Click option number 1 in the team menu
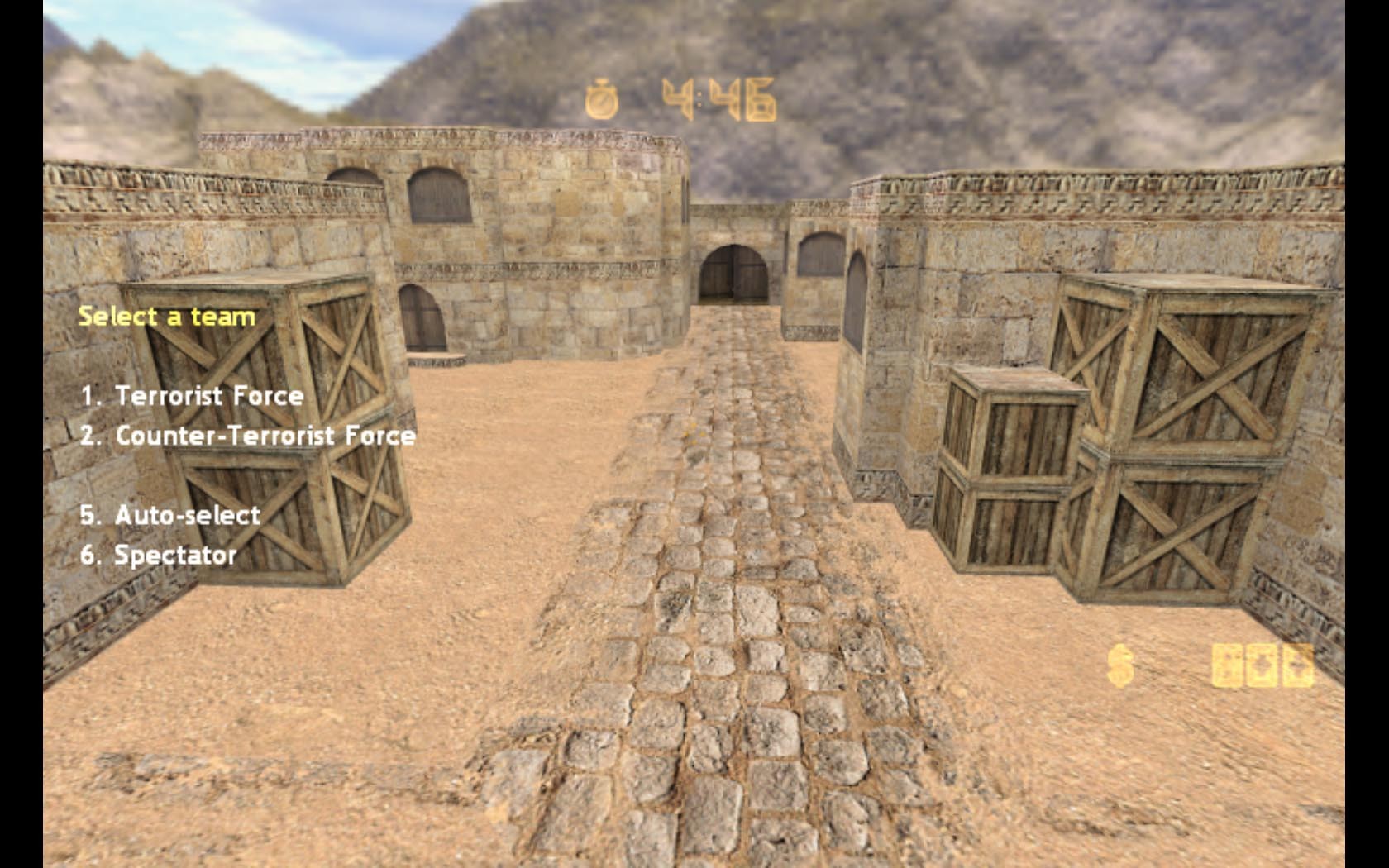 [91, 397]
